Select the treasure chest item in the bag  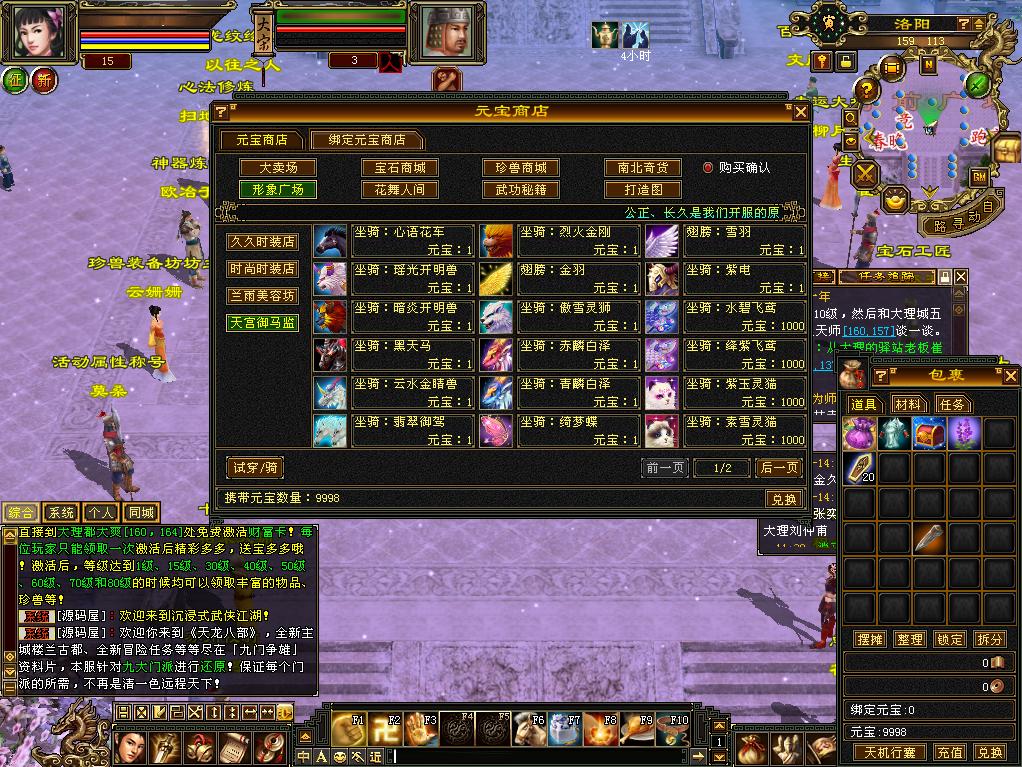click(x=930, y=433)
